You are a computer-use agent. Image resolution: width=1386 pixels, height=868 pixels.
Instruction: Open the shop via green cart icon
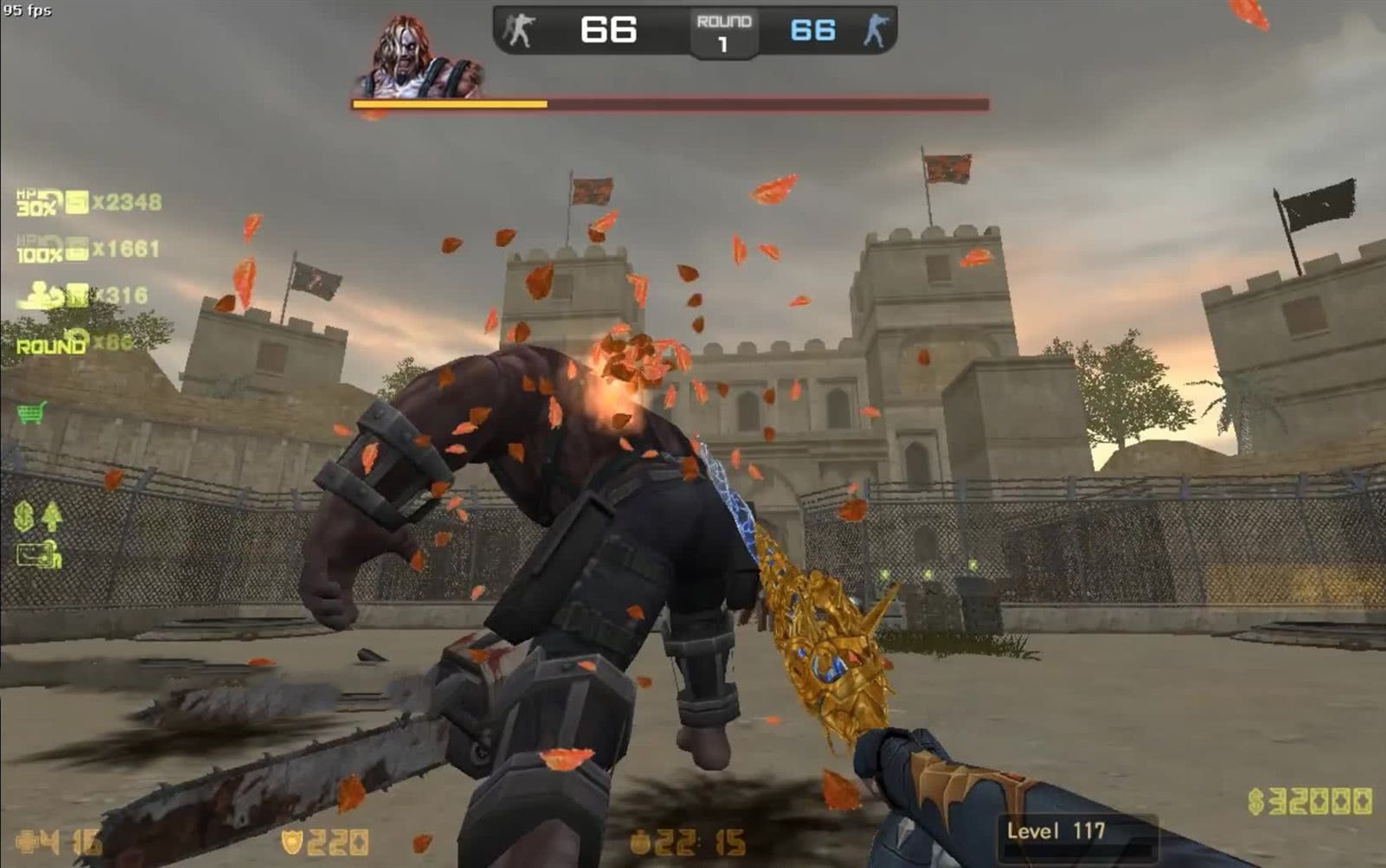click(31, 412)
